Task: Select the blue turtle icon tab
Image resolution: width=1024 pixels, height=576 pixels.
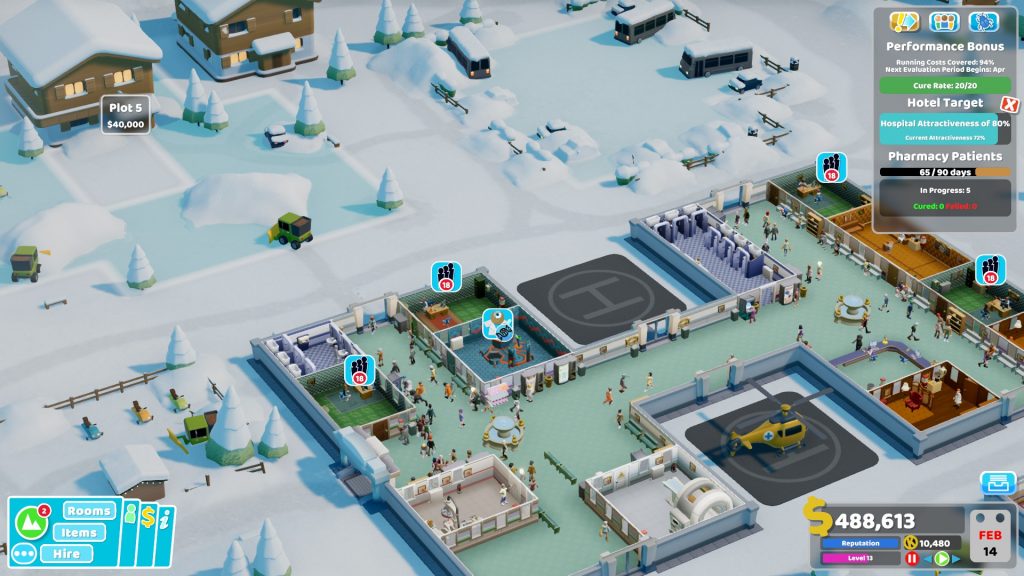Action: coord(984,21)
